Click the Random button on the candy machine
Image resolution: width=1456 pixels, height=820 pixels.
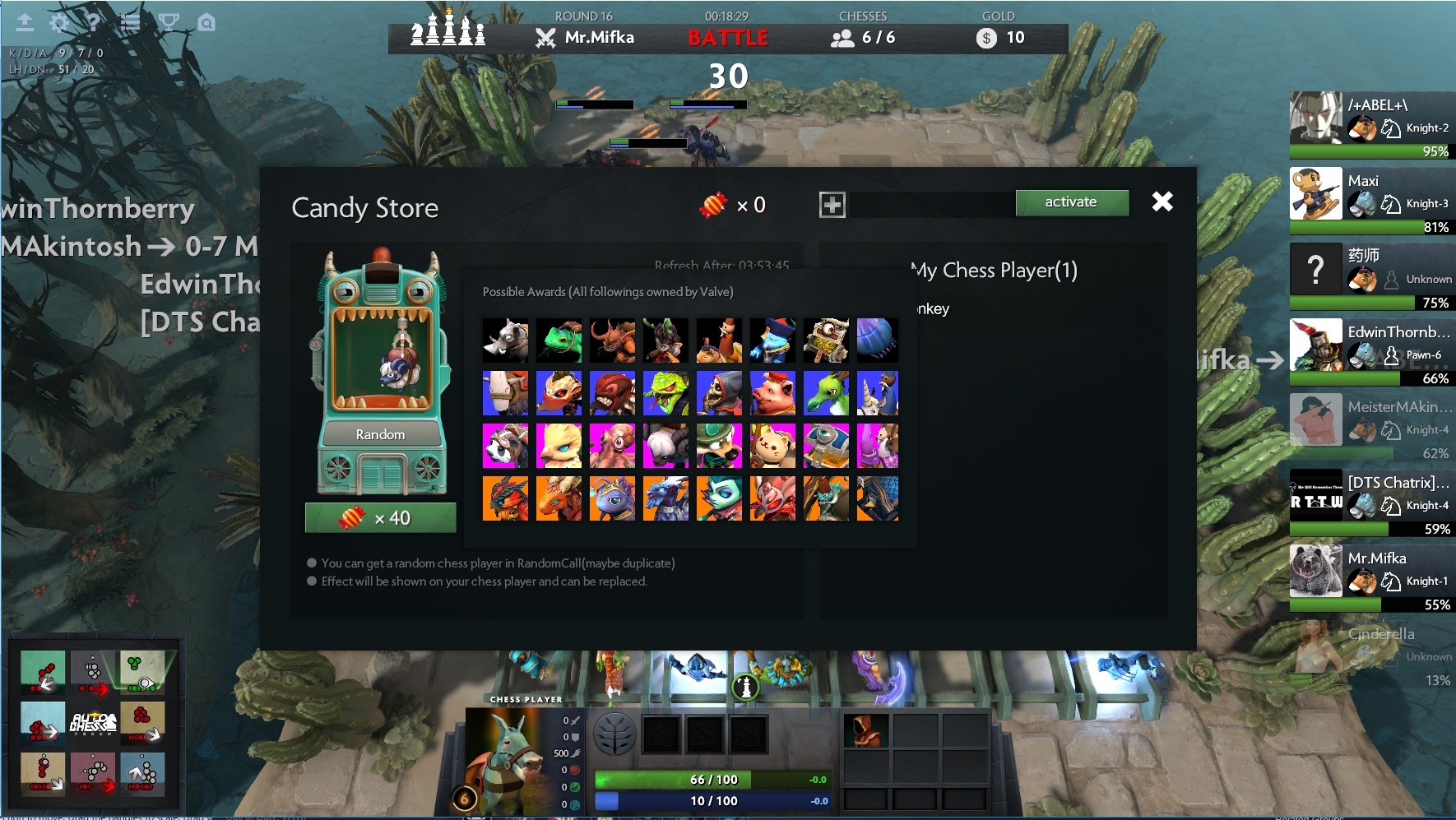pos(380,434)
